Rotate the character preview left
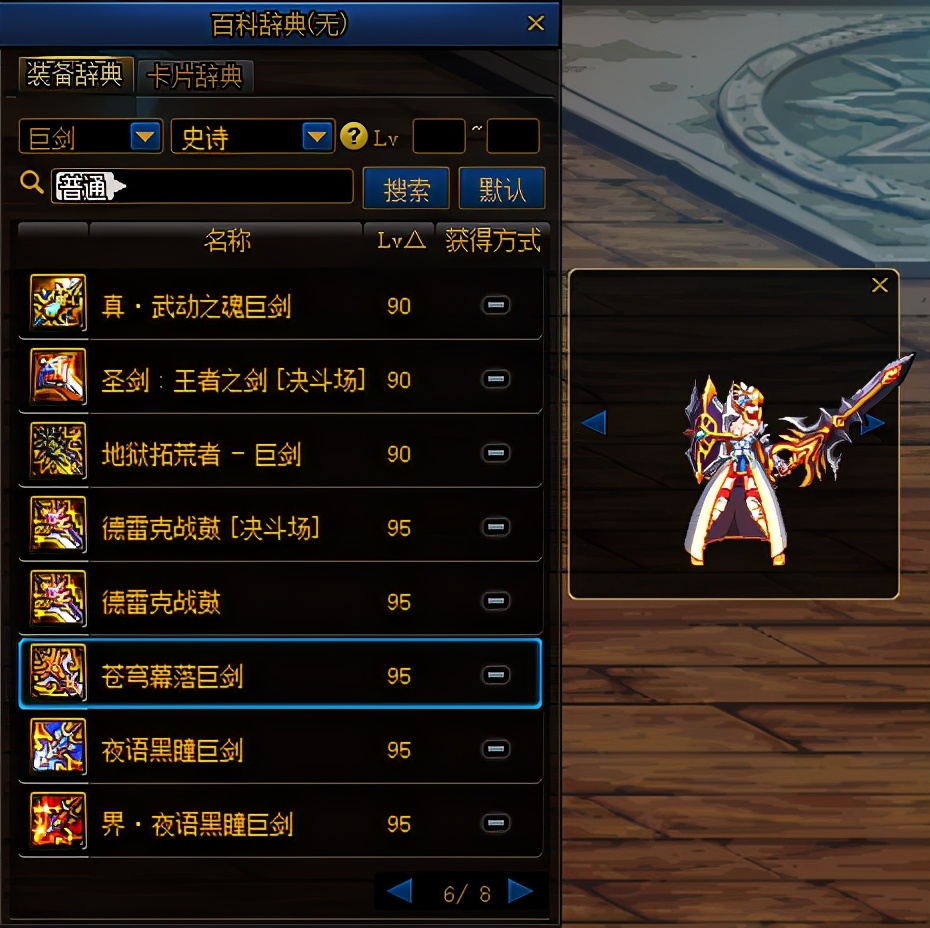 click(594, 423)
